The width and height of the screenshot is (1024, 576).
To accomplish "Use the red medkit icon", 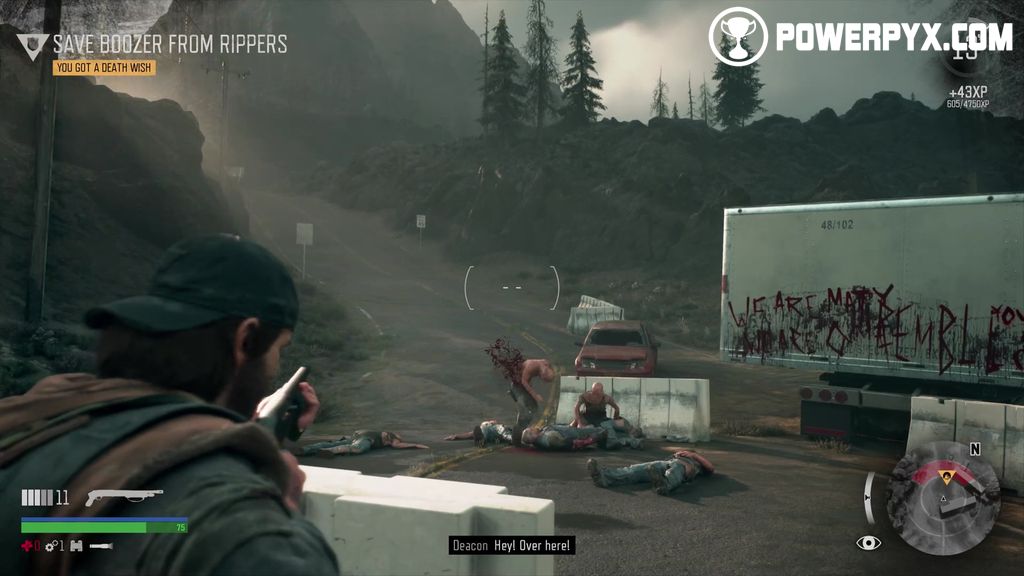I will point(27,546).
